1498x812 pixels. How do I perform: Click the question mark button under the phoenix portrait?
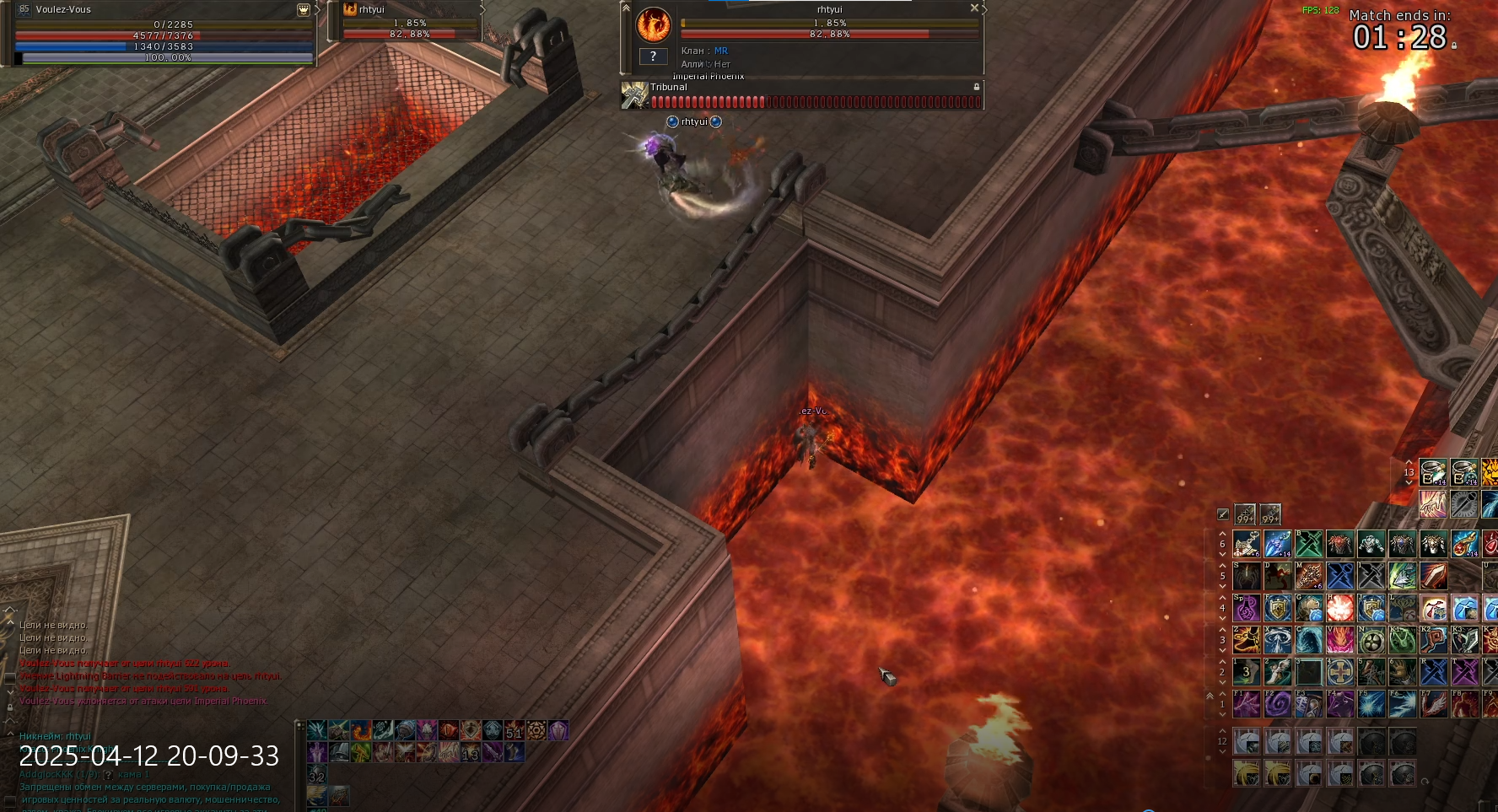click(x=653, y=56)
